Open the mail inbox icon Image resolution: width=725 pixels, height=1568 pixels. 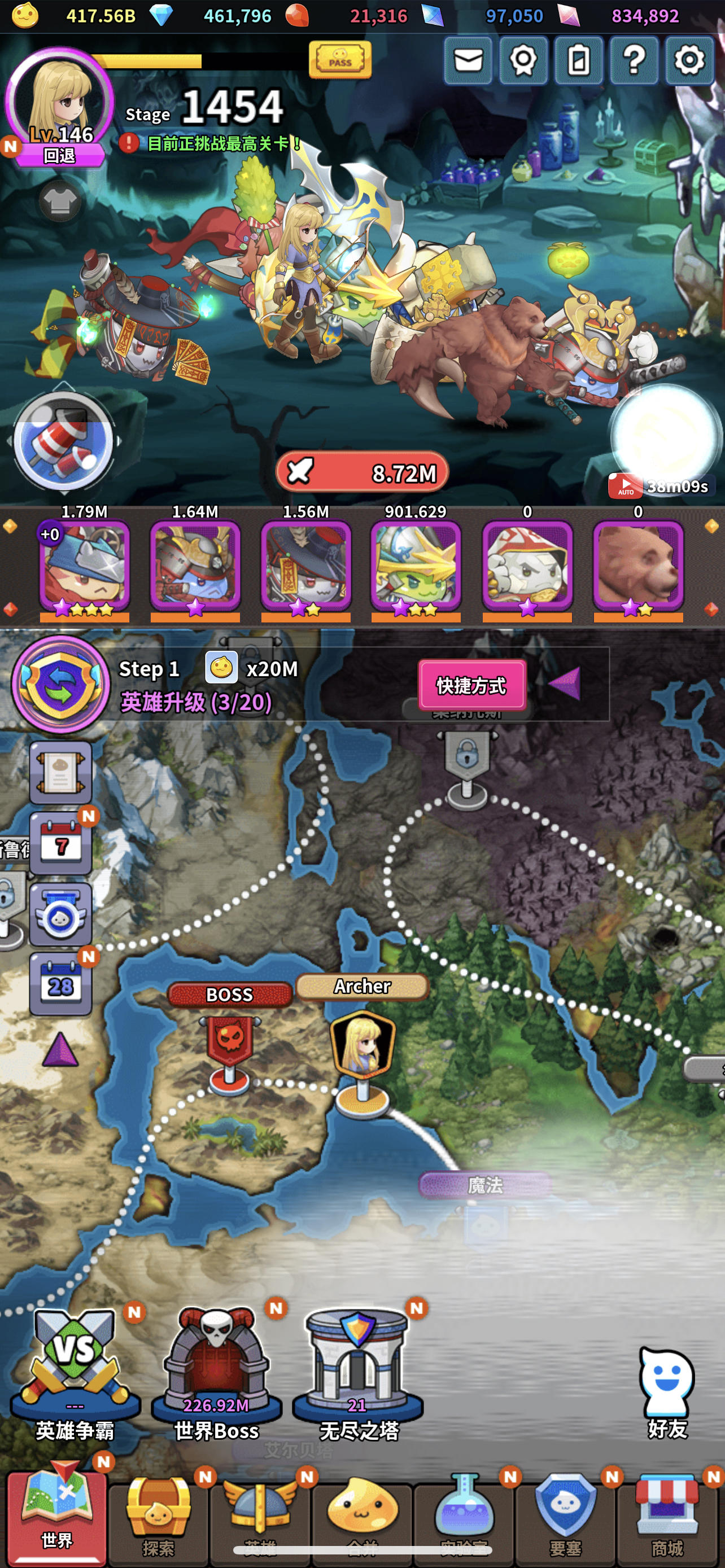click(x=469, y=60)
